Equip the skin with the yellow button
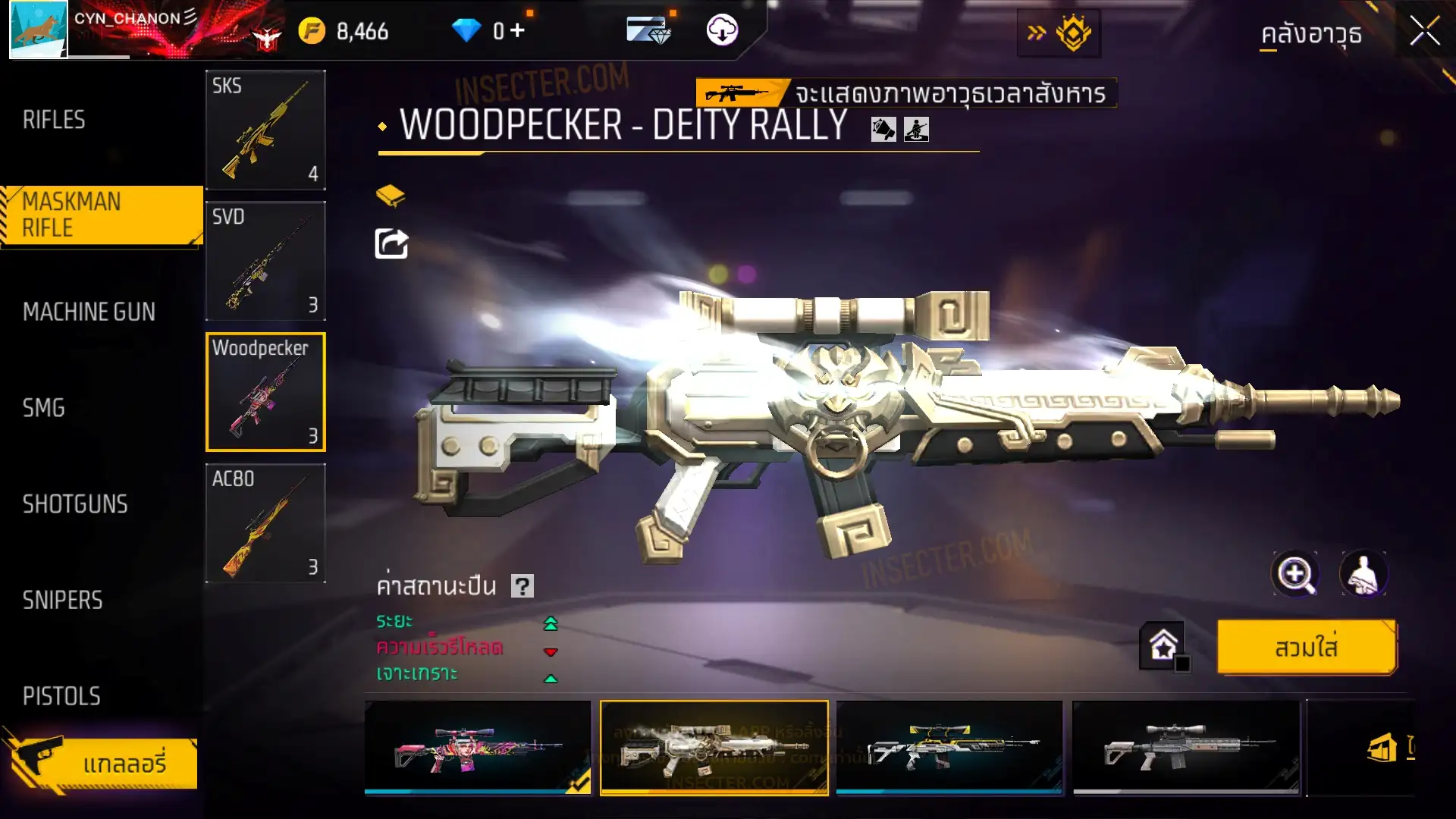1456x819 pixels. [x=1306, y=648]
